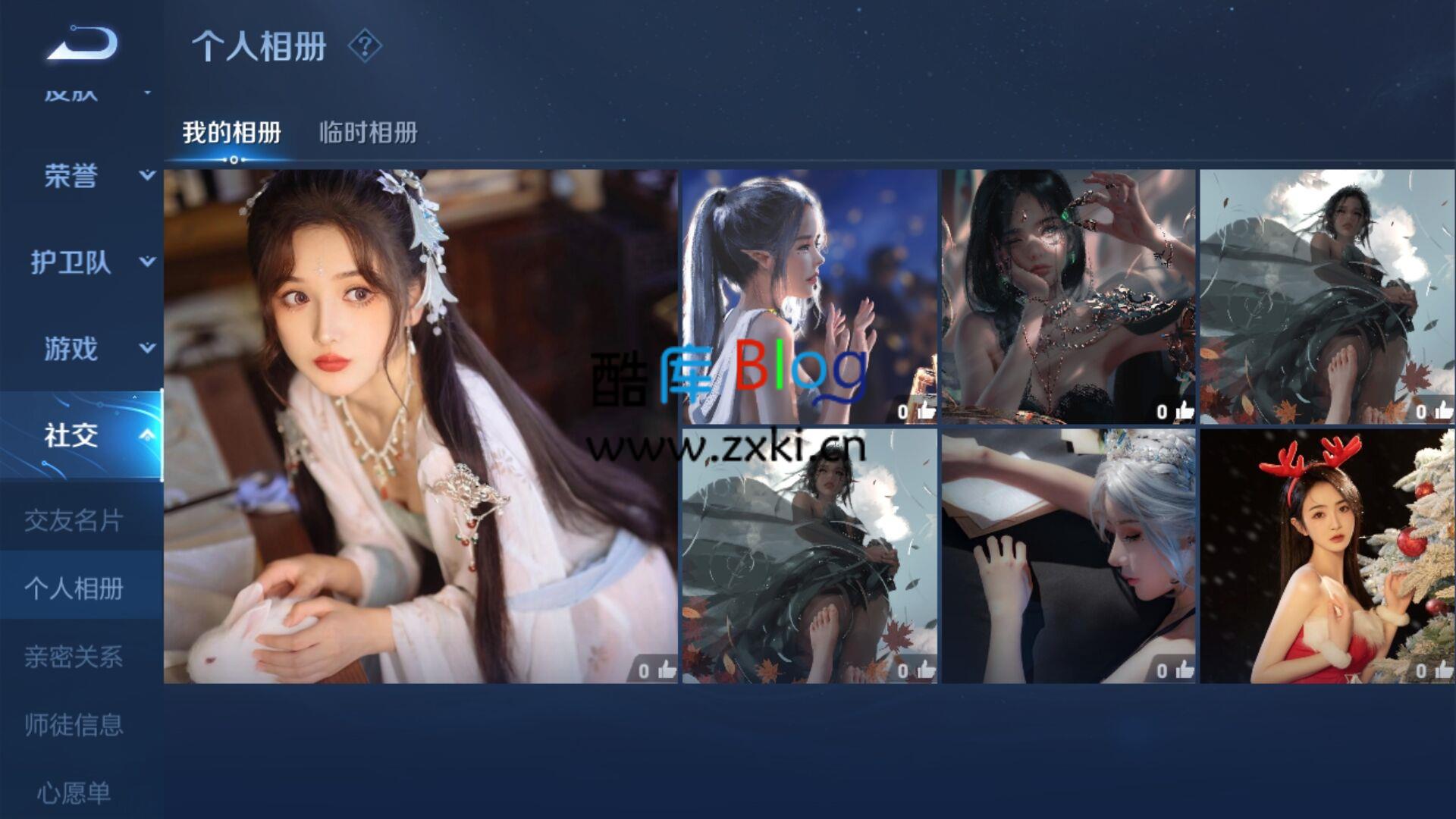Toggle like on the white-haired sleeping girl photo
The height and width of the screenshot is (819, 1456).
(1184, 670)
